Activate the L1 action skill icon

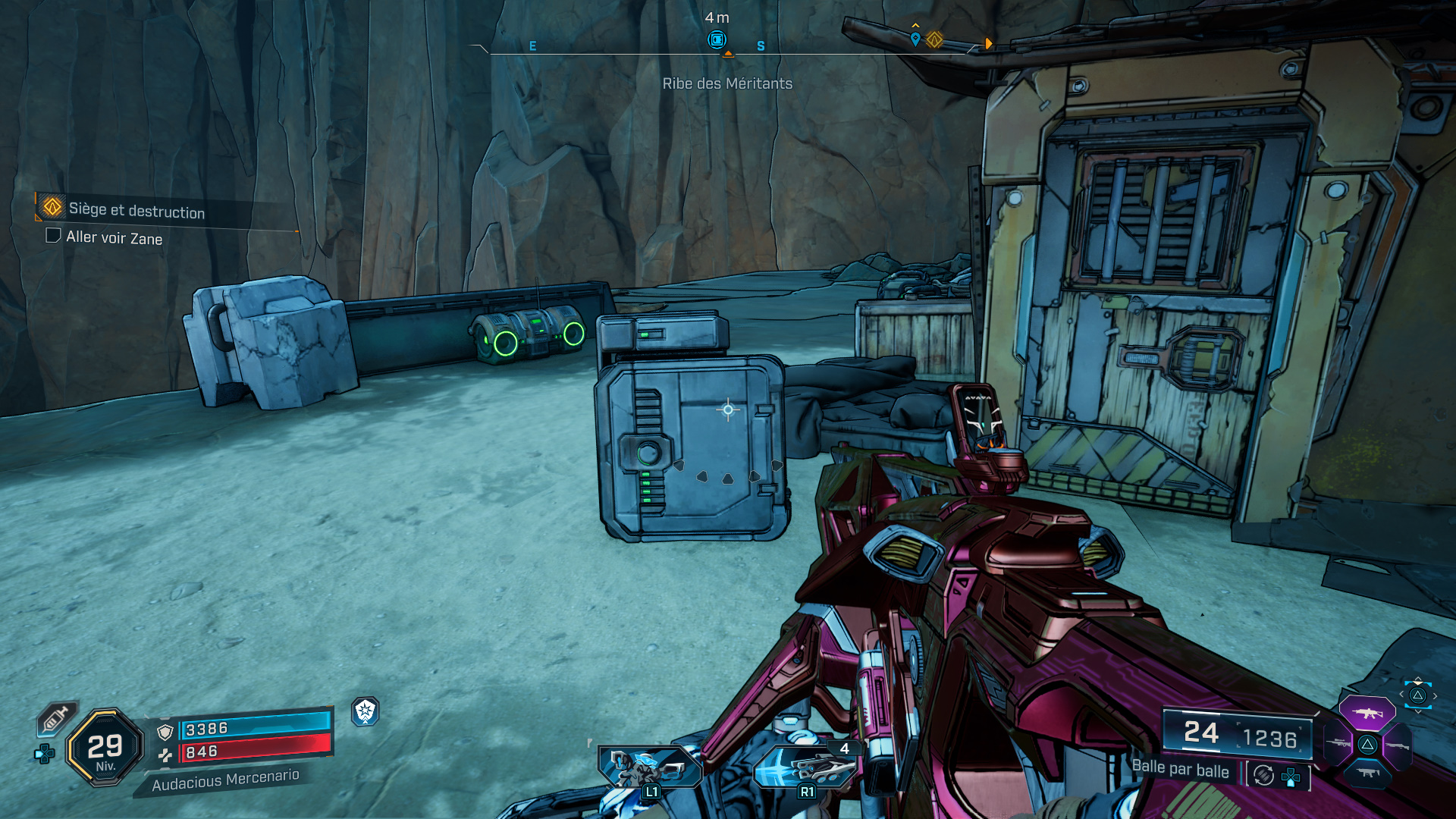648,768
